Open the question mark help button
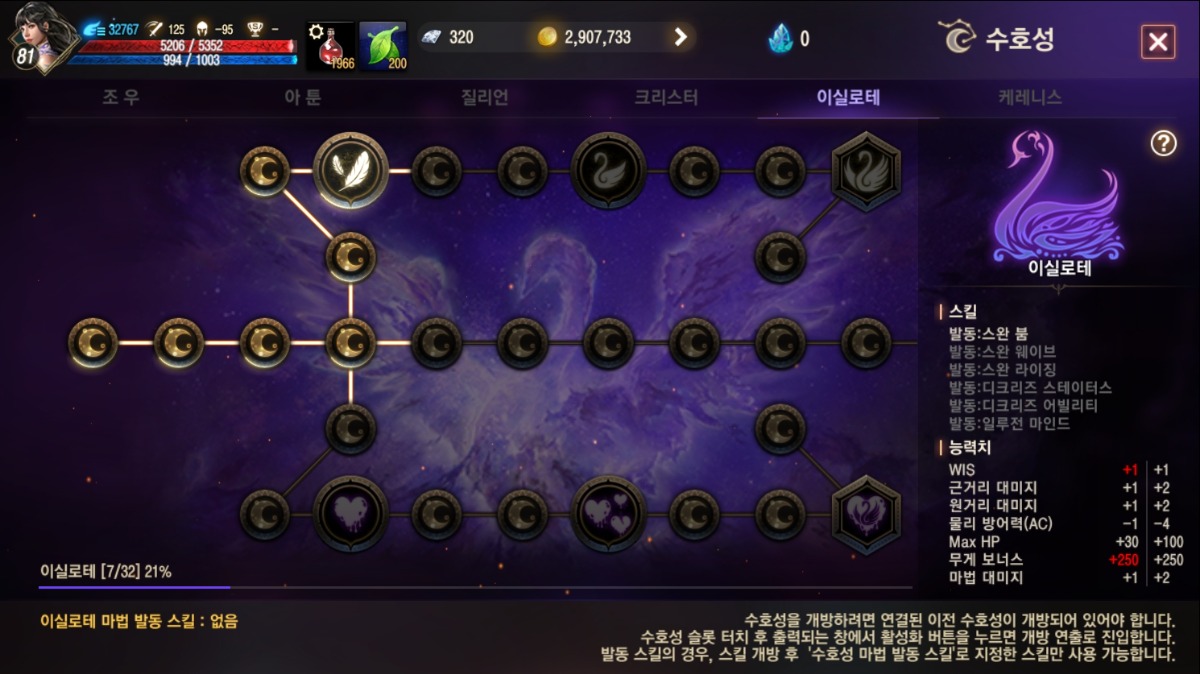Screen dimensions: 1200x674 click(1163, 144)
